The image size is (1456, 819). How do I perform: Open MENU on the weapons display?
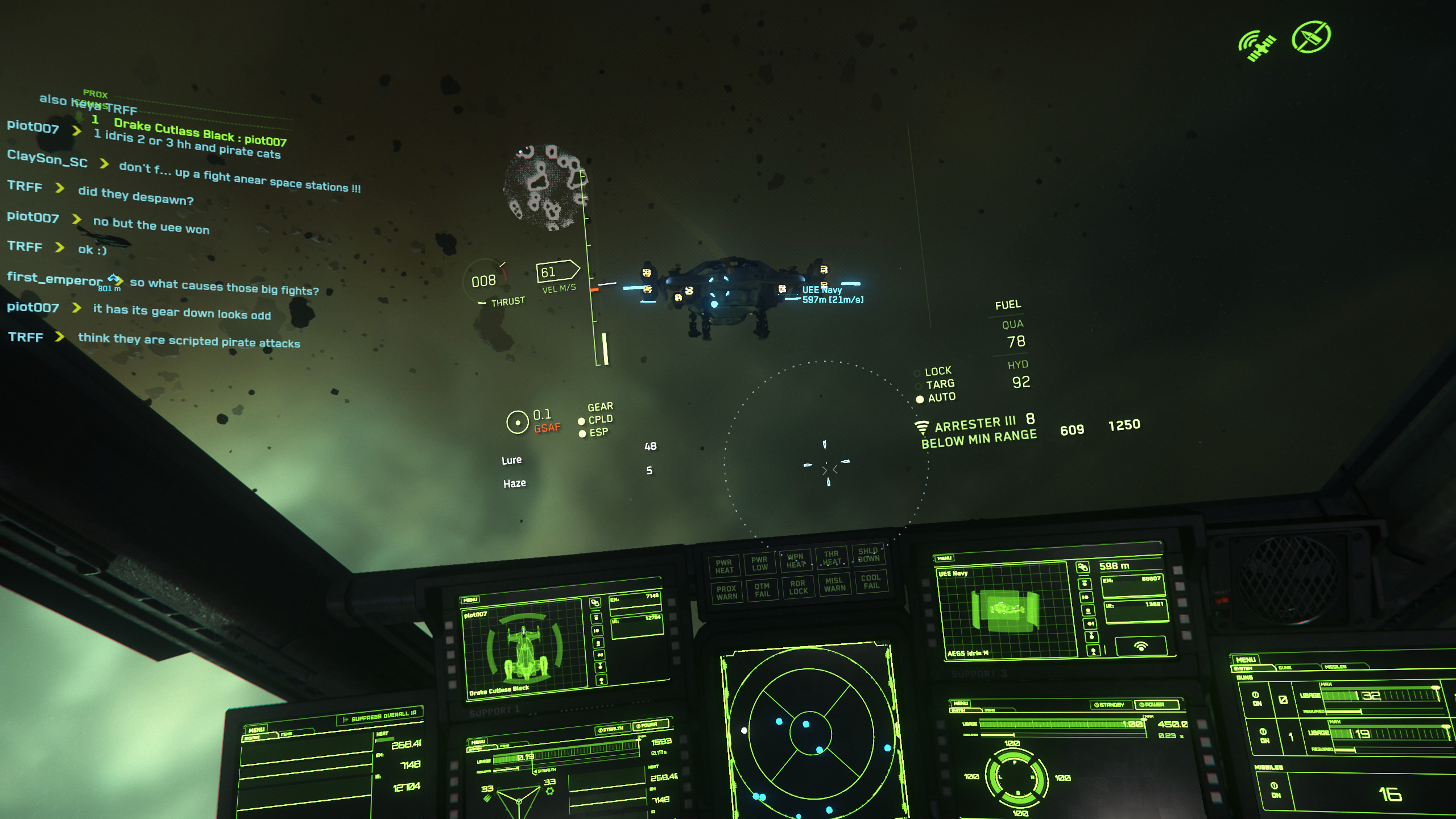click(x=1246, y=660)
